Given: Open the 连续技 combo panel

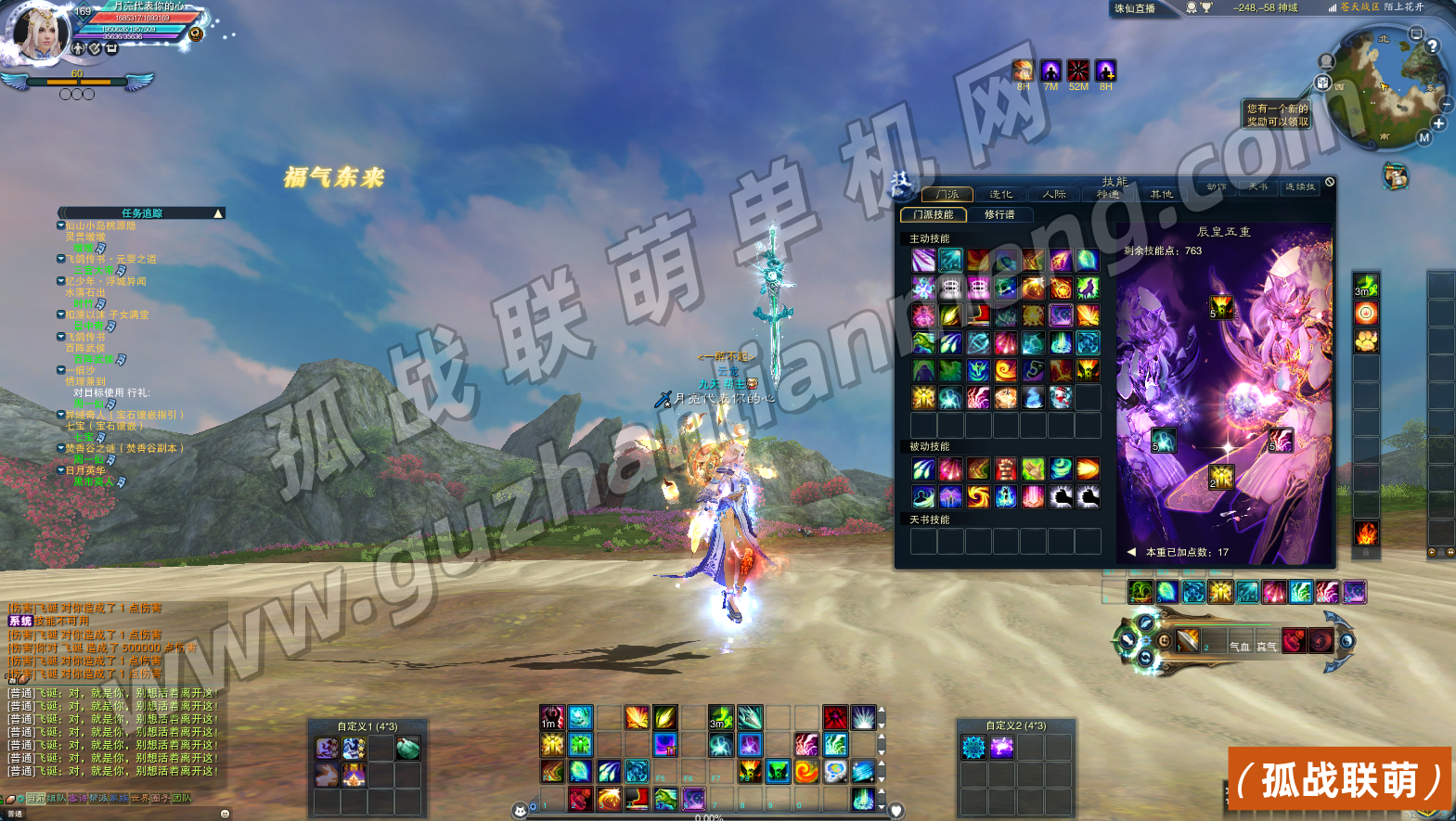Looking at the screenshot, I should [x=1300, y=187].
